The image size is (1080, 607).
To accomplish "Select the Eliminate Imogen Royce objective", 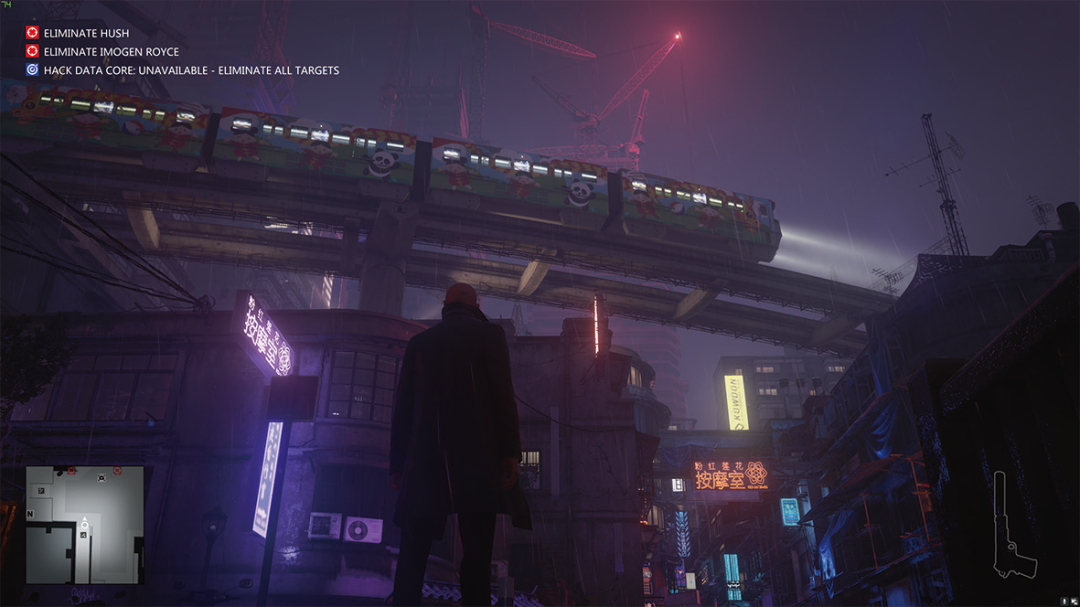I will click(110, 52).
